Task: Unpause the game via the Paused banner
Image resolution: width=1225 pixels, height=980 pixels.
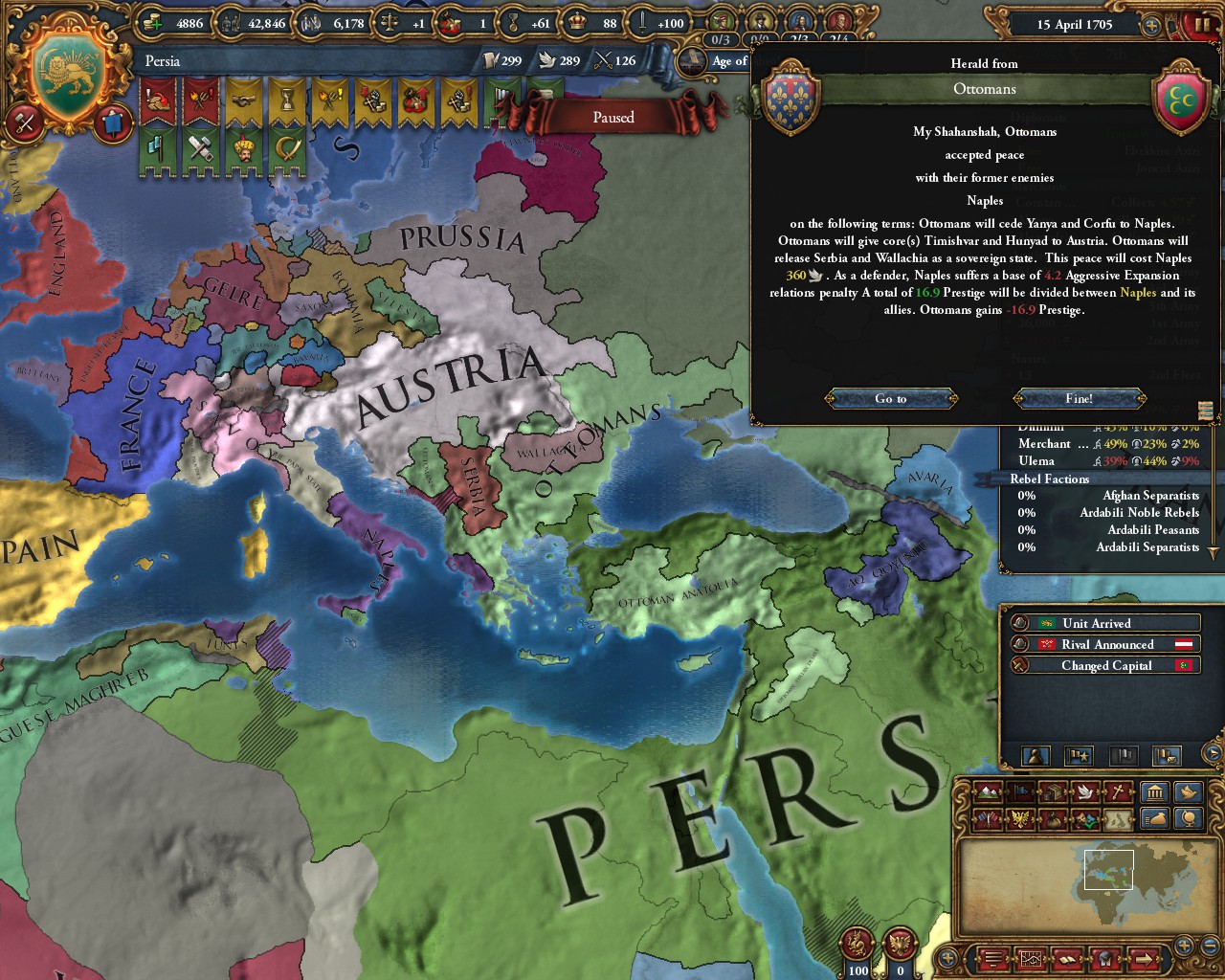Action: coord(612,117)
